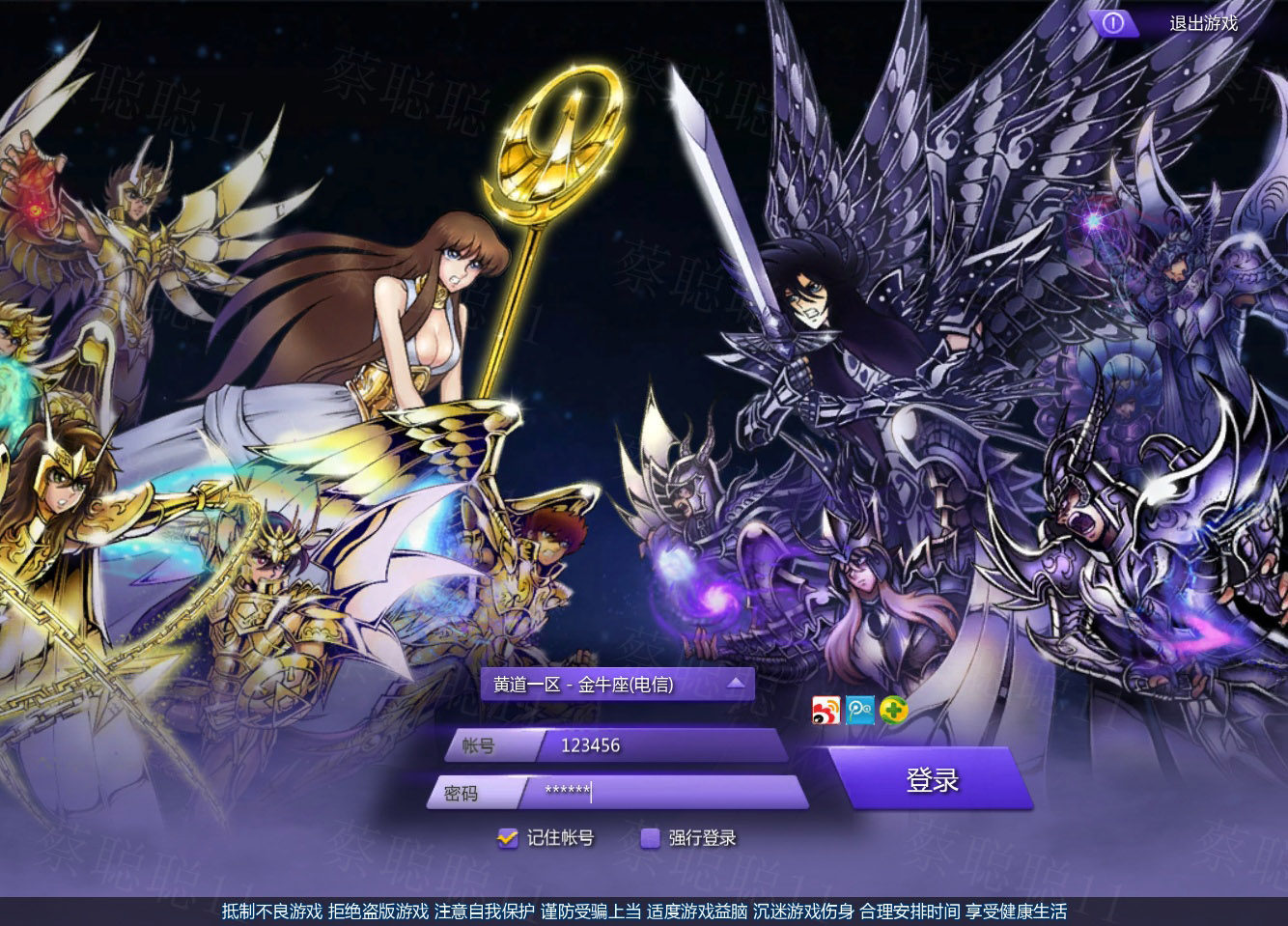This screenshot has width=1288, height=926.
Task: Toggle the 记住帐号 remember account checkbox
Action: [x=508, y=838]
